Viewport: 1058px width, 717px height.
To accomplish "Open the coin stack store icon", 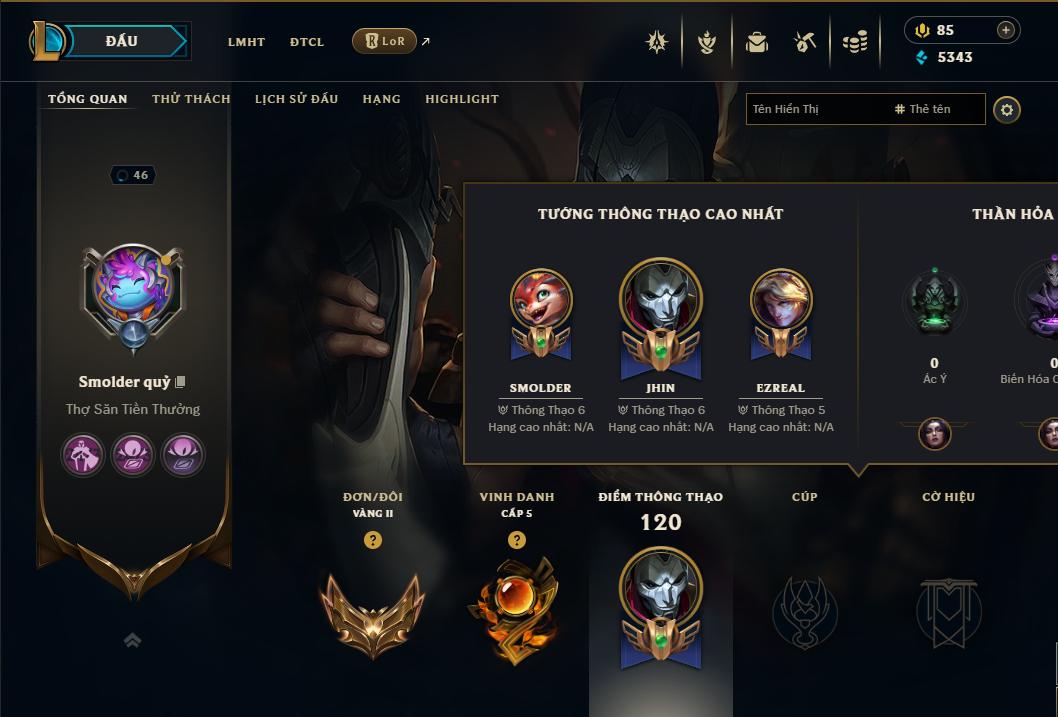I will 855,42.
